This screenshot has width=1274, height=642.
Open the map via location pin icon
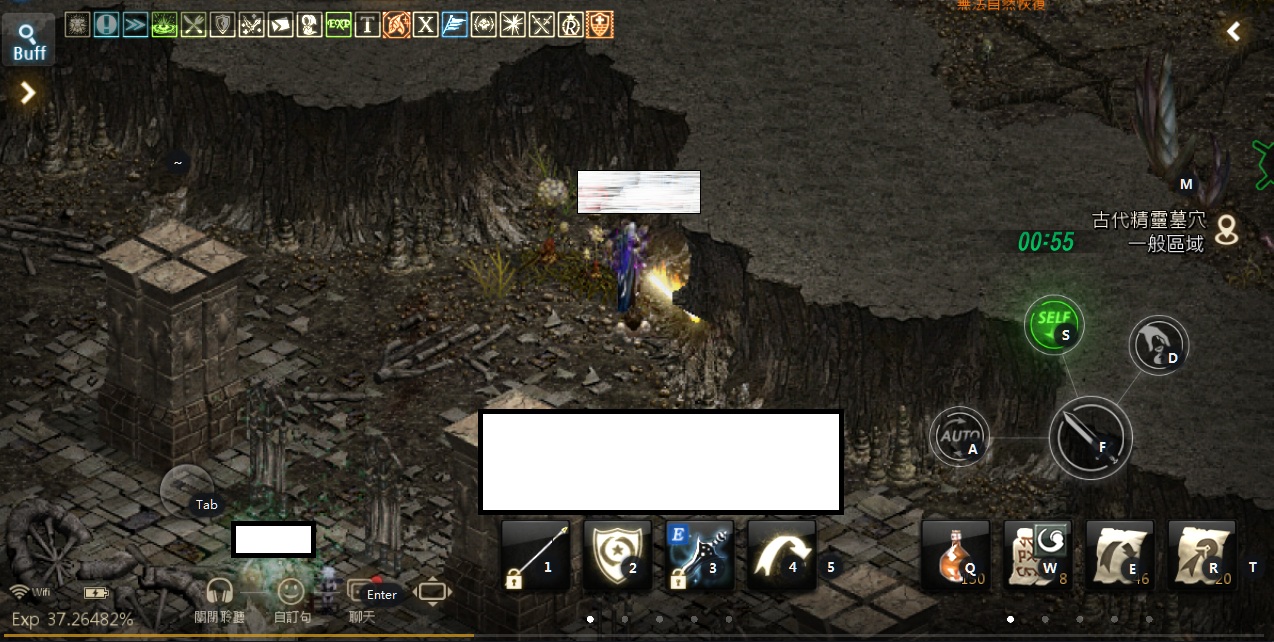pyautogui.click(x=1226, y=230)
